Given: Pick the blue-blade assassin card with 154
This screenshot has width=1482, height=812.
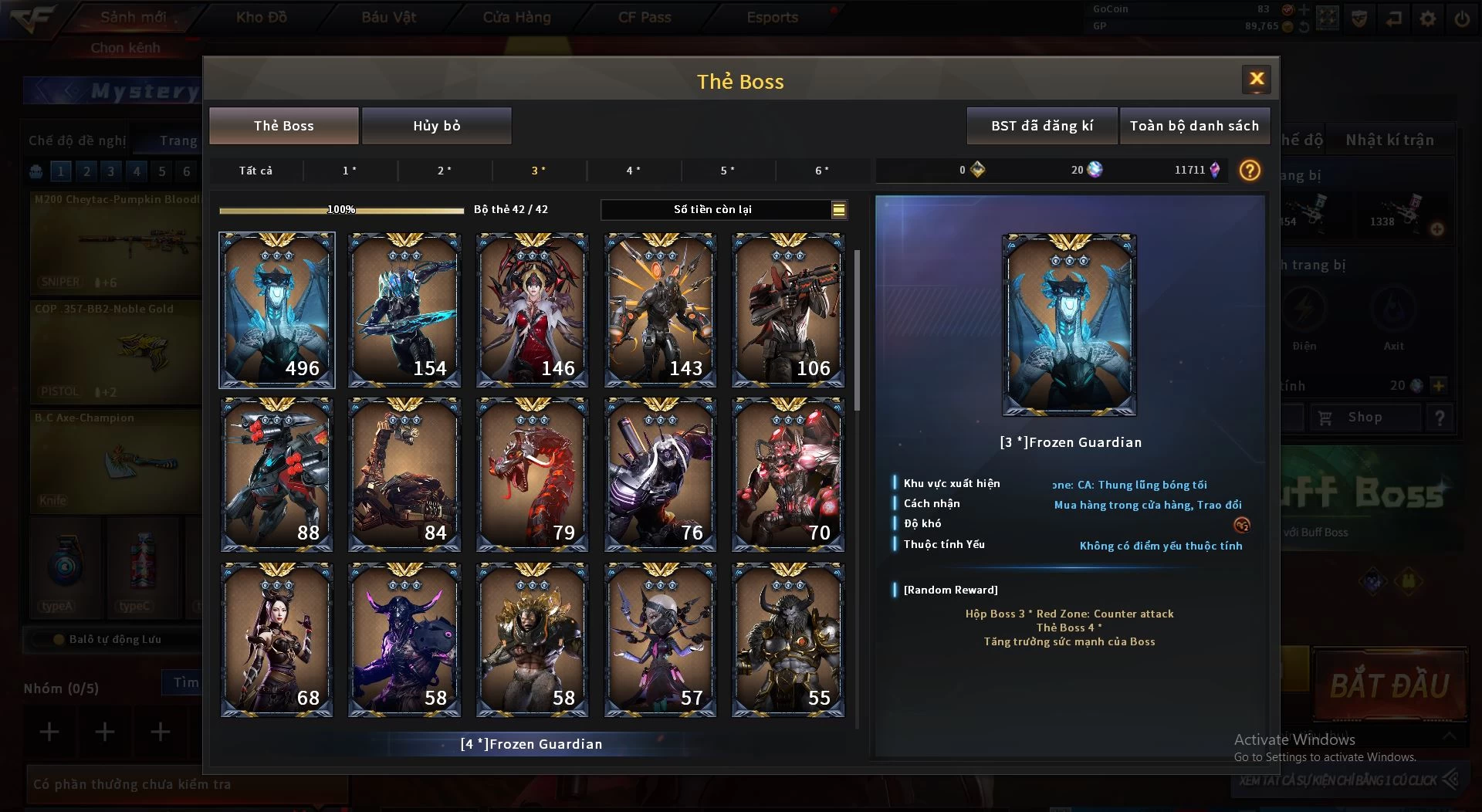Looking at the screenshot, I should 404,310.
